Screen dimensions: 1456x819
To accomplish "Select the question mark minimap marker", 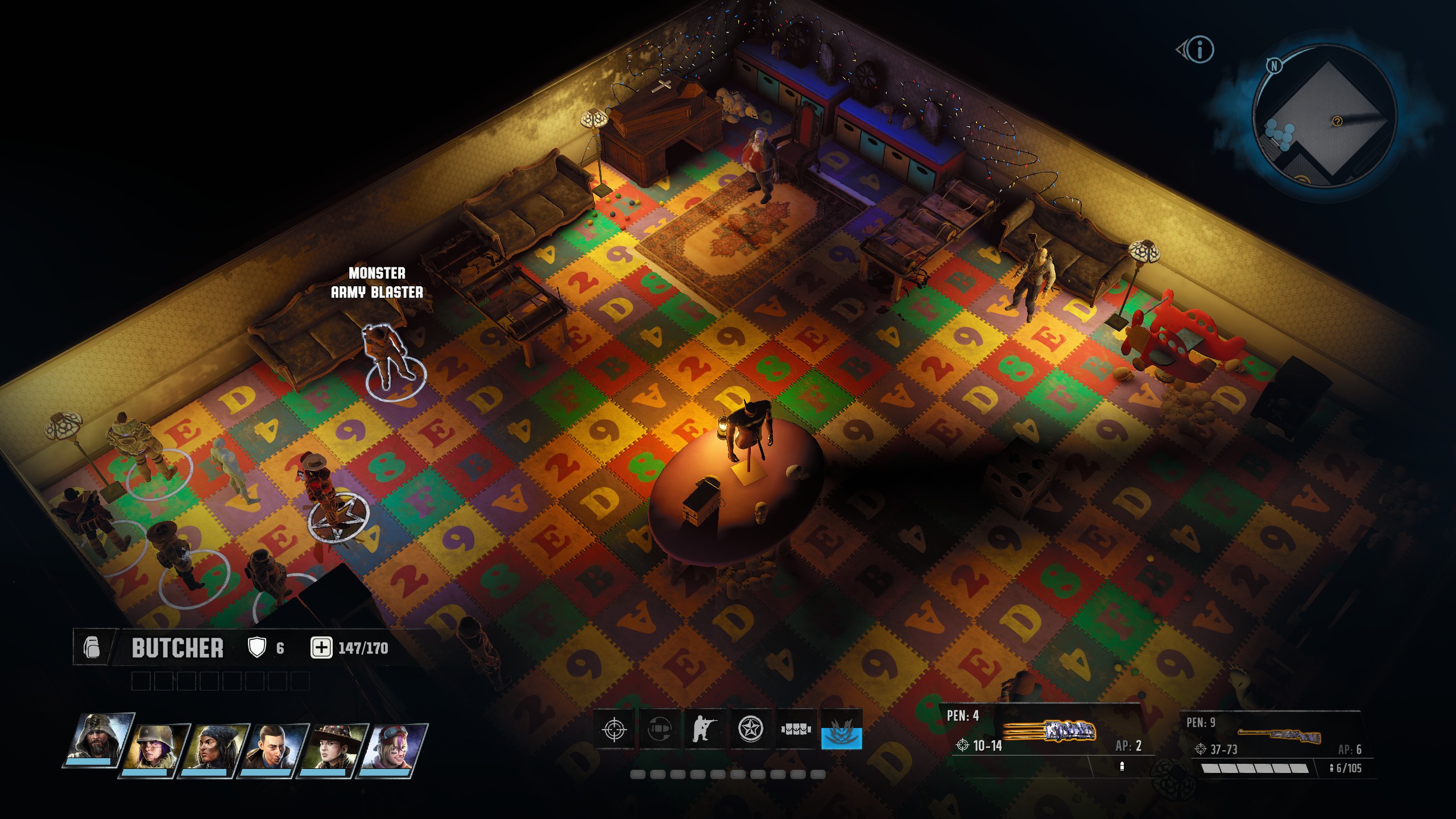I will click(1337, 121).
